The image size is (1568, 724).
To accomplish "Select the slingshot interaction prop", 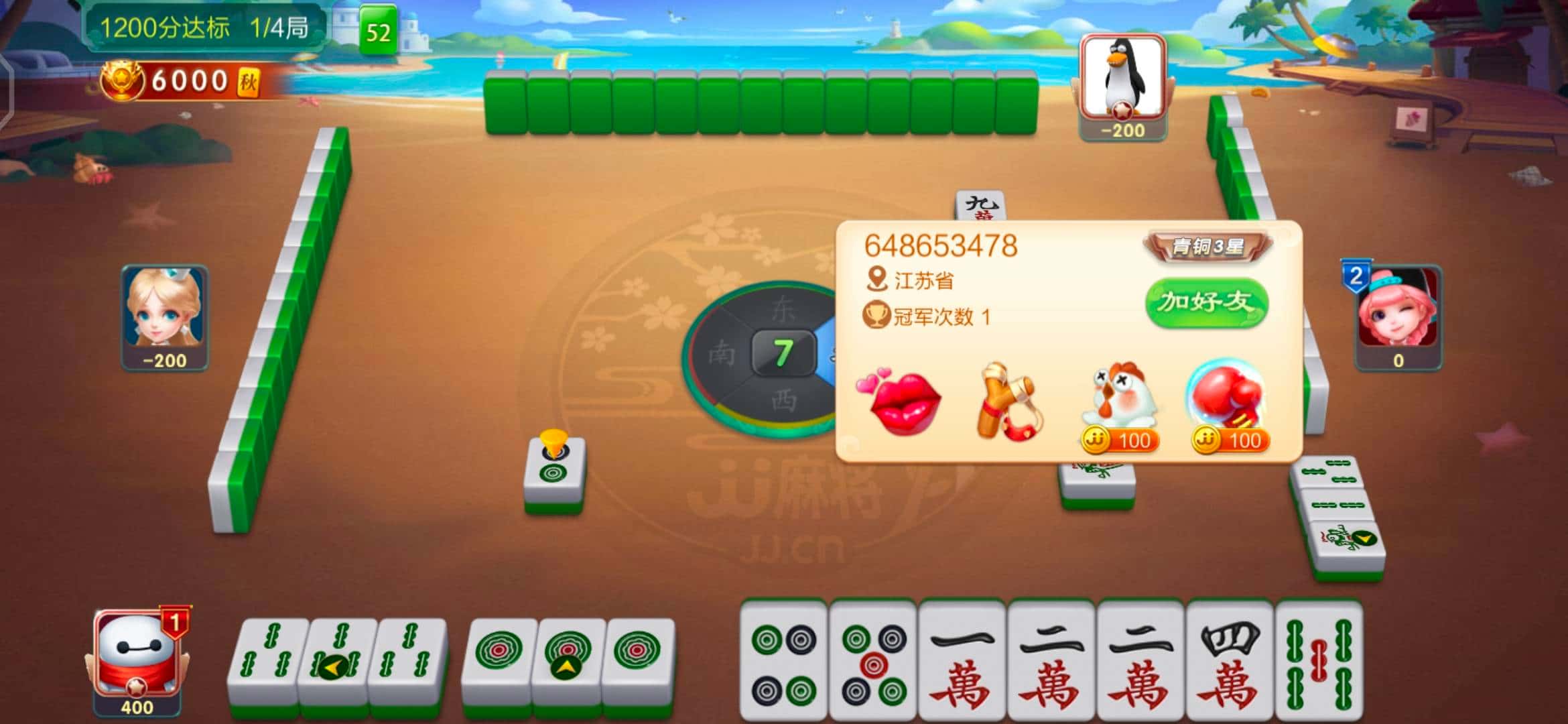I will (x=1012, y=399).
